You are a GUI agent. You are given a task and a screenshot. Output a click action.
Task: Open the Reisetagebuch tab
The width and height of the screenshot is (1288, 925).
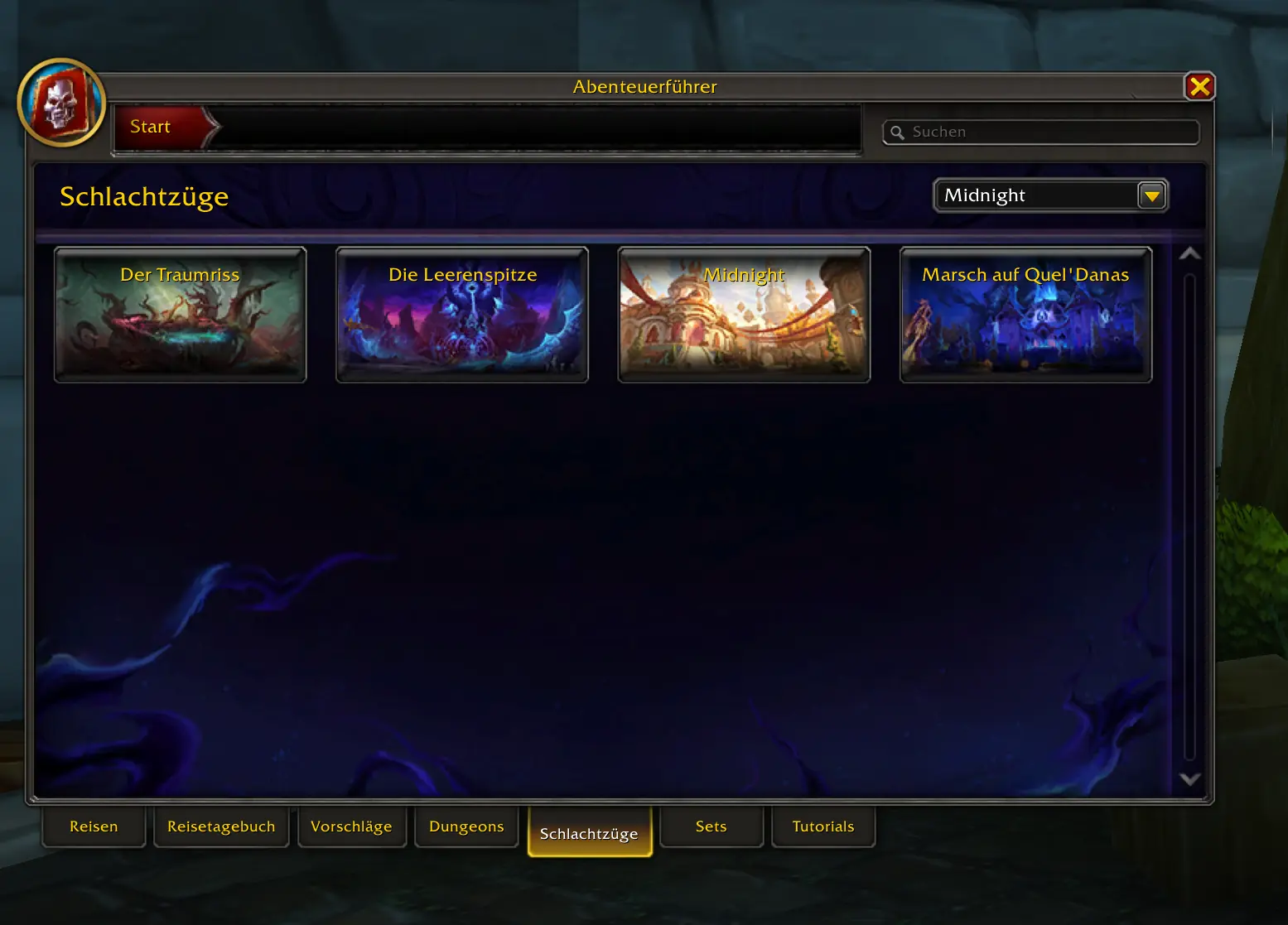221,826
